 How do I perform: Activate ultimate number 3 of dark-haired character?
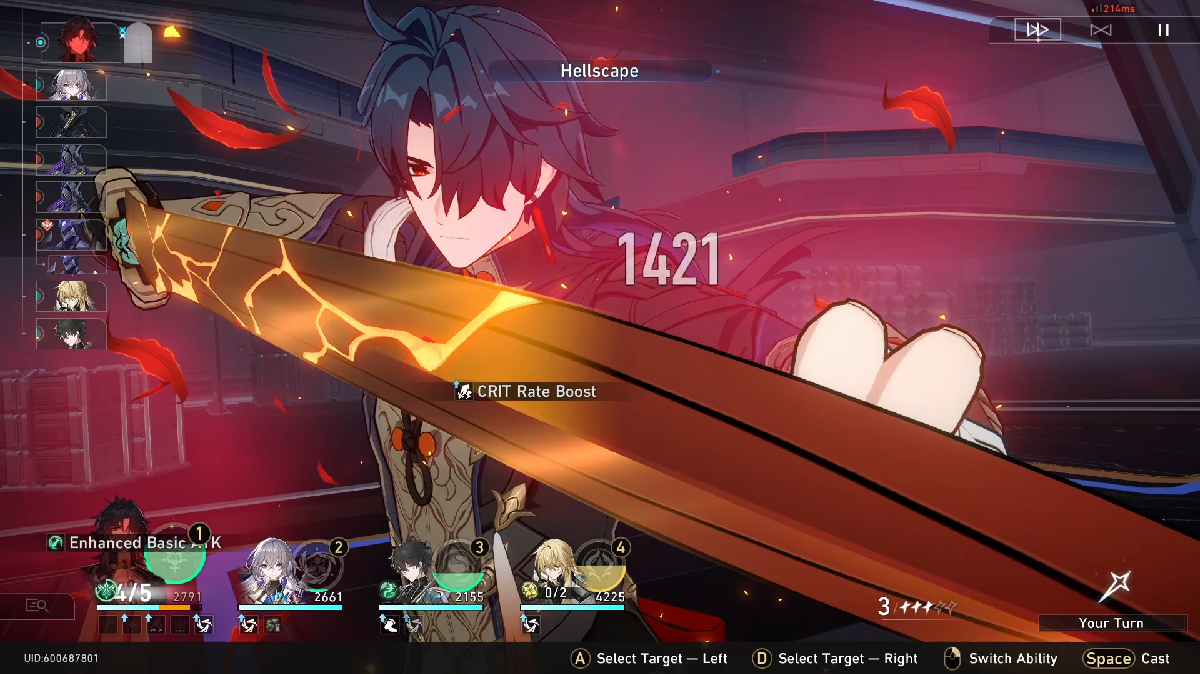pos(461,566)
